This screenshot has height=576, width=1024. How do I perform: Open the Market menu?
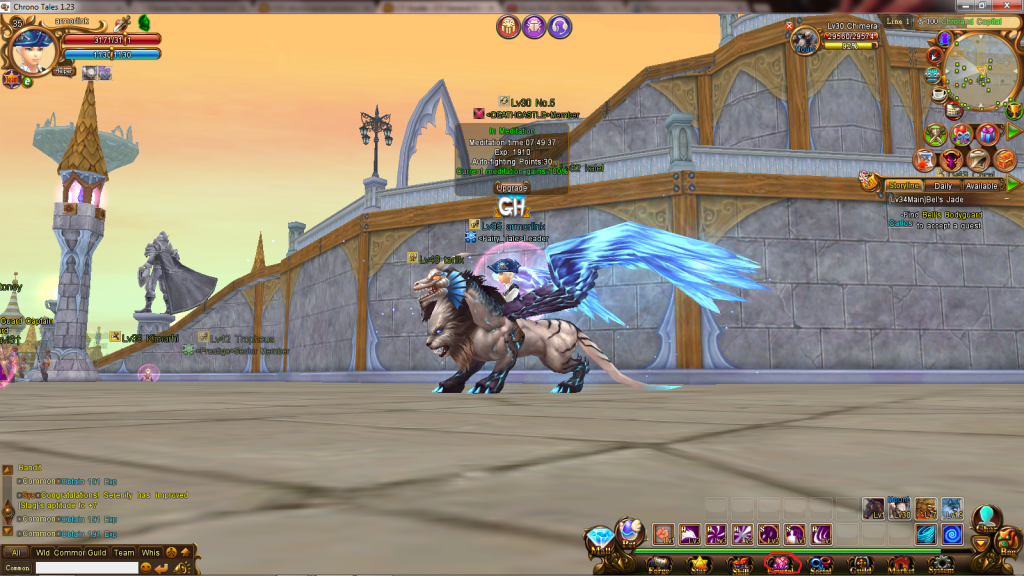[x=901, y=564]
